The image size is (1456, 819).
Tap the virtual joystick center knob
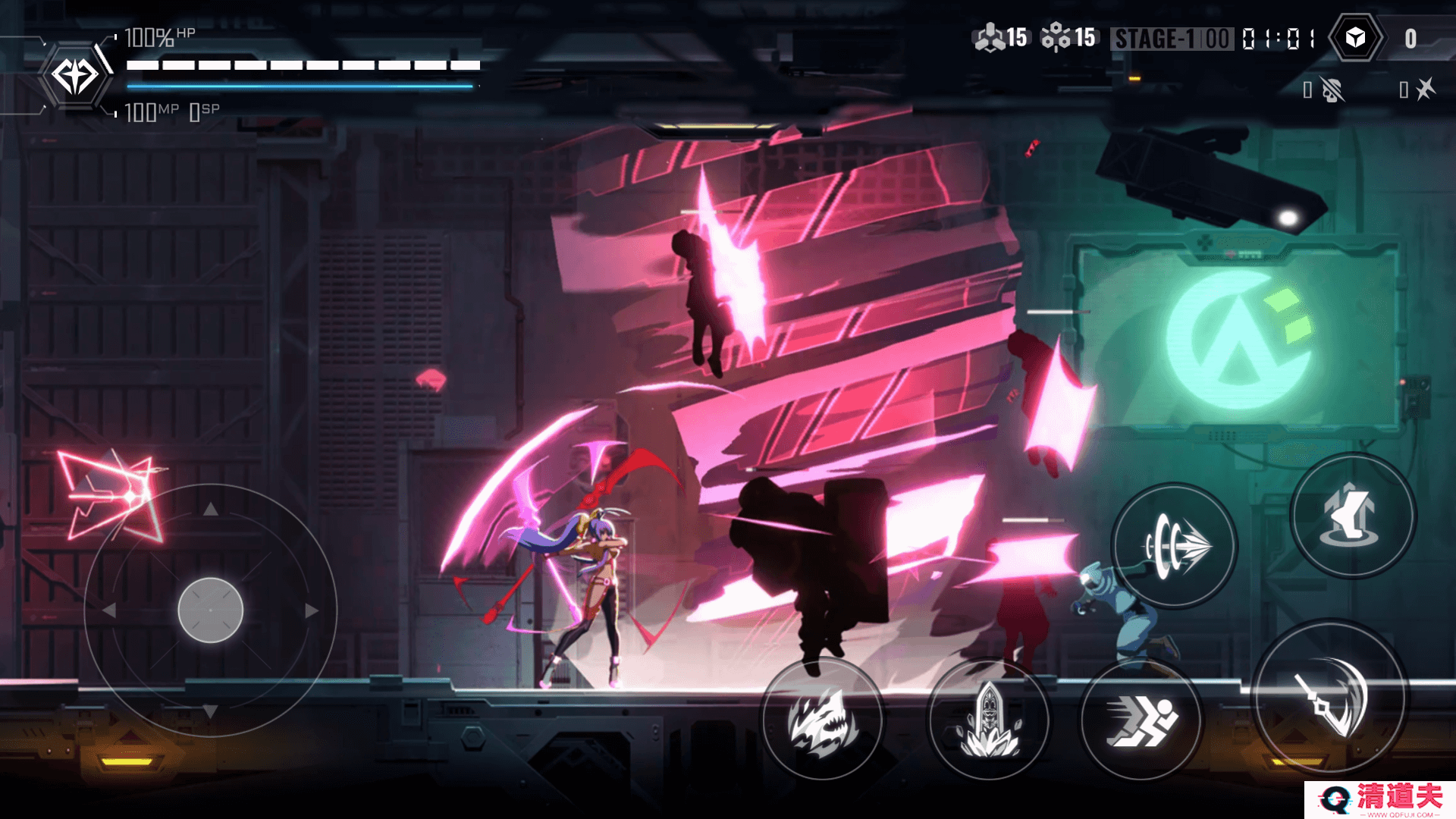[211, 610]
